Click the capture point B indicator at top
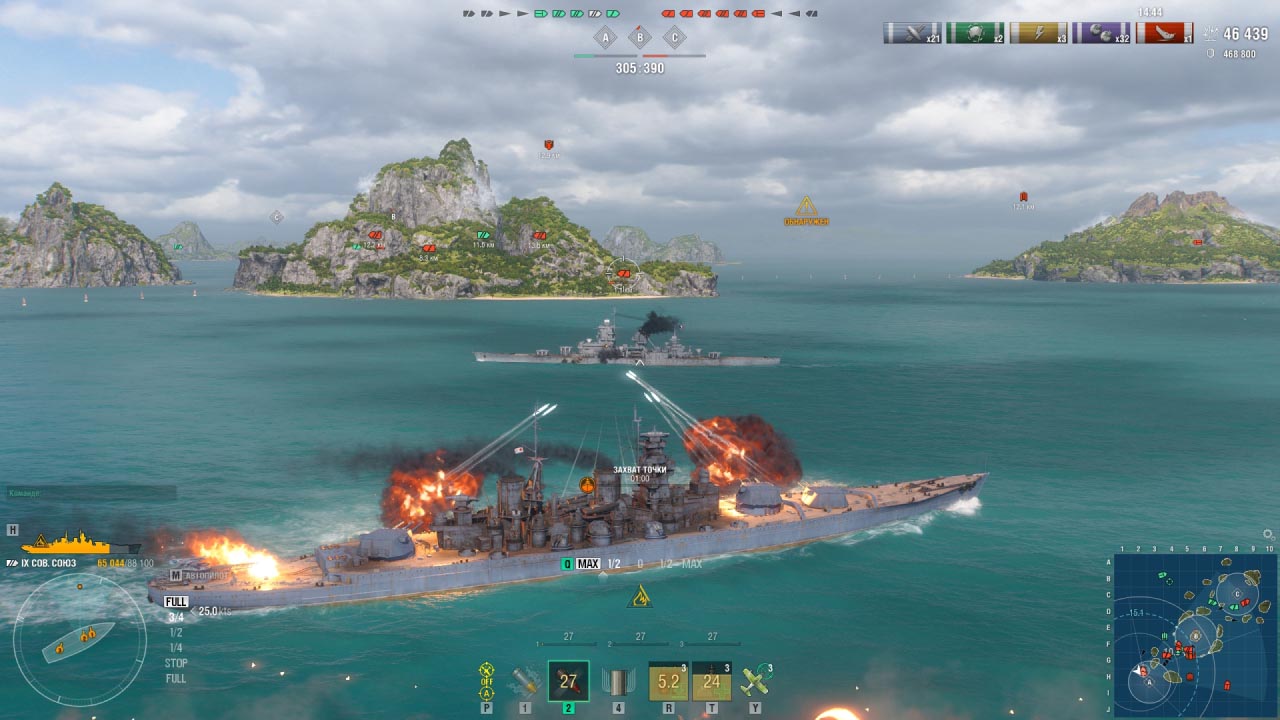 (x=639, y=38)
